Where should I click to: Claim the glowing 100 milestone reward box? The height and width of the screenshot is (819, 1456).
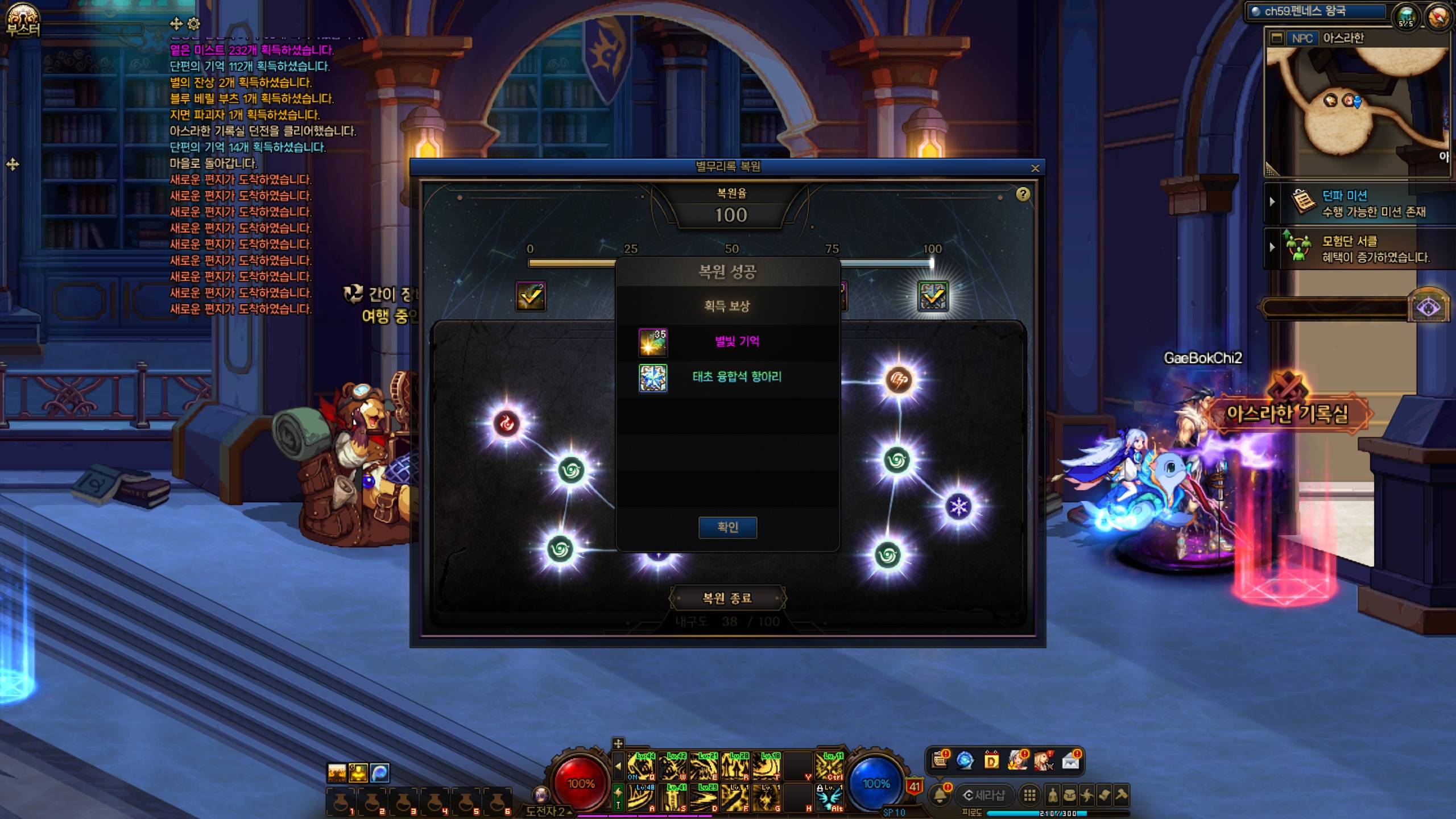point(933,296)
